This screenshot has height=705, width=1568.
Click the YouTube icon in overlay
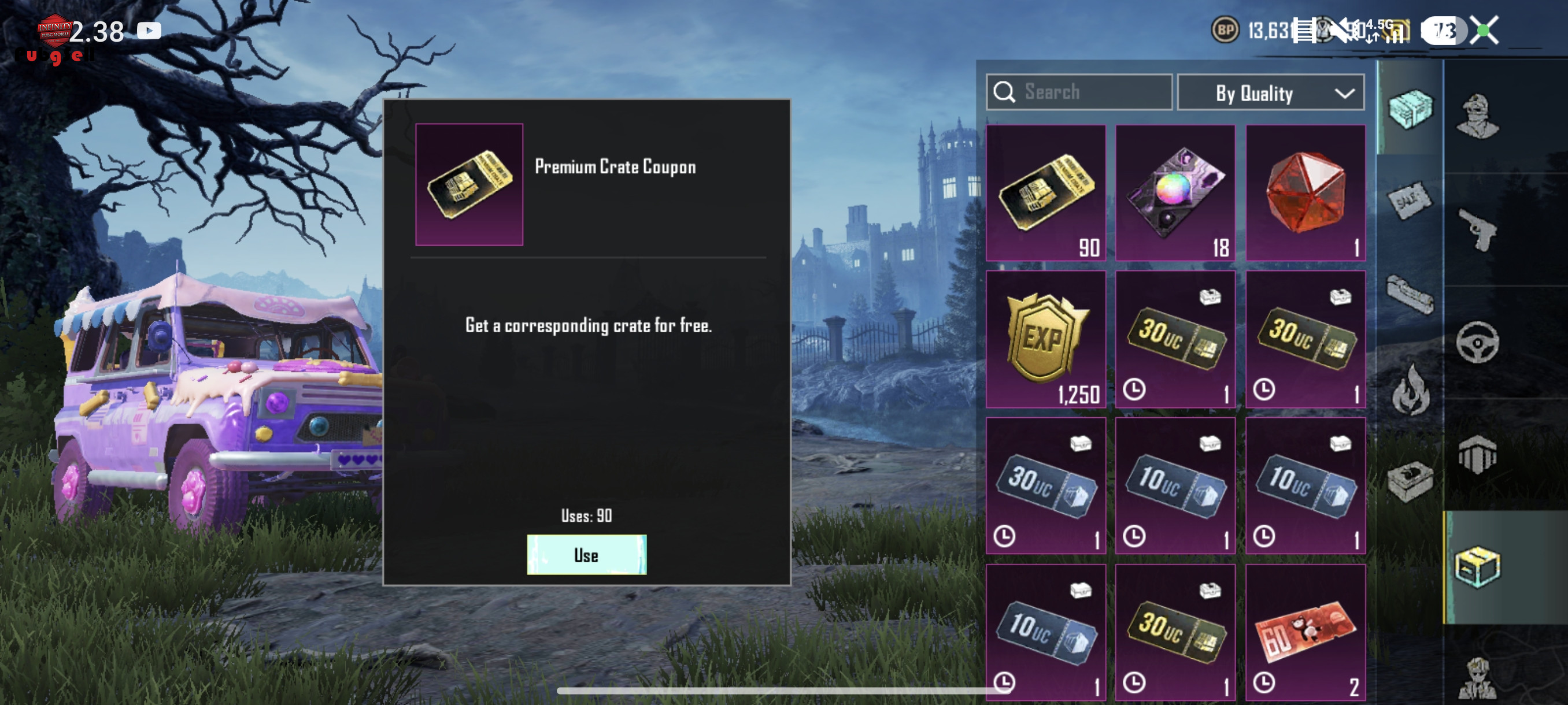coord(149,31)
